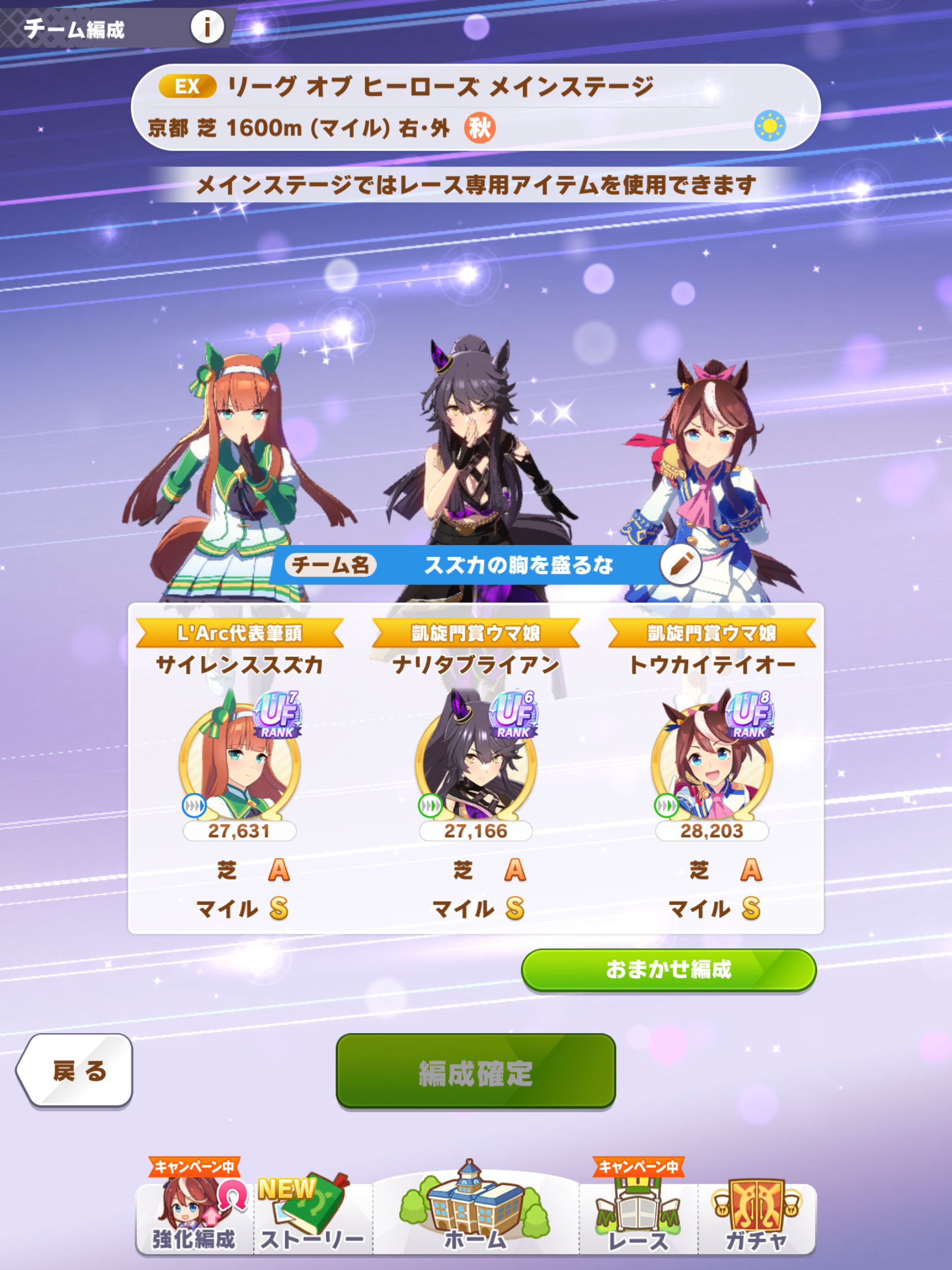Choose the おまかせ編成 auto-formation button
This screenshot has height=1270, width=952.
669,970
